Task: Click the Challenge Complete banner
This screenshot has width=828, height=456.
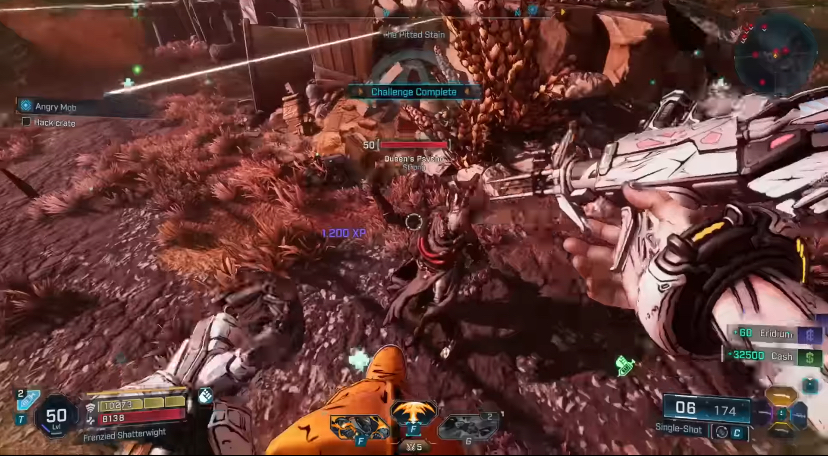Action: 414,92
